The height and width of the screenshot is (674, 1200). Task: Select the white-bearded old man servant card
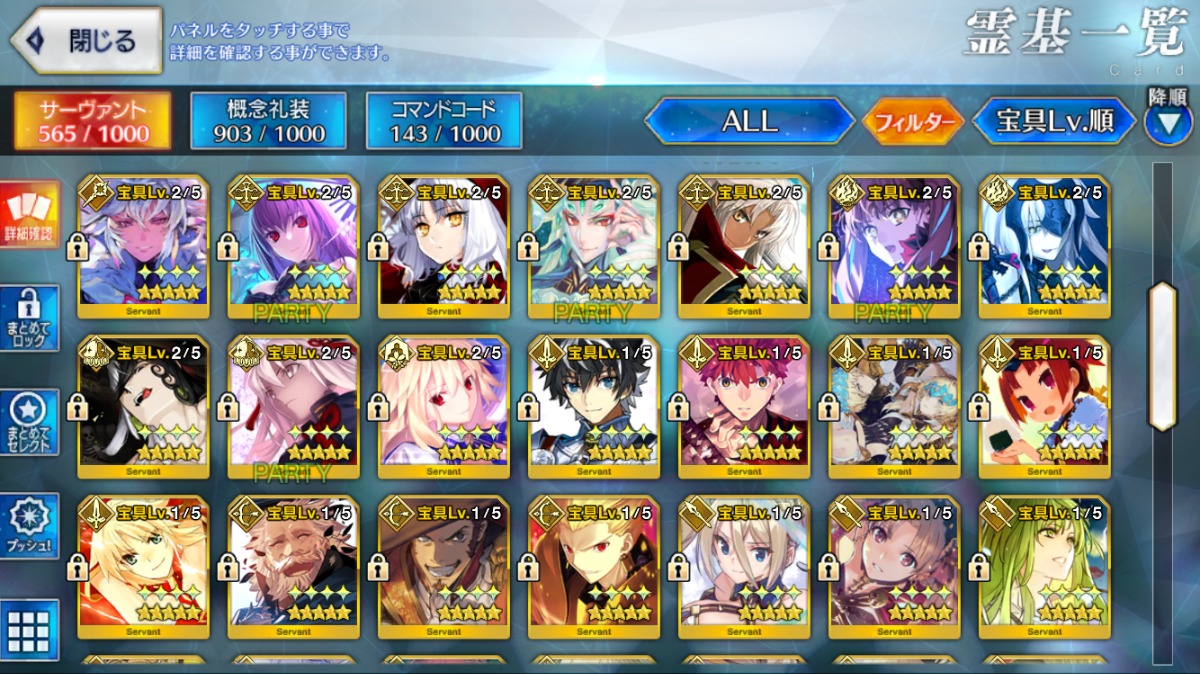[293, 567]
